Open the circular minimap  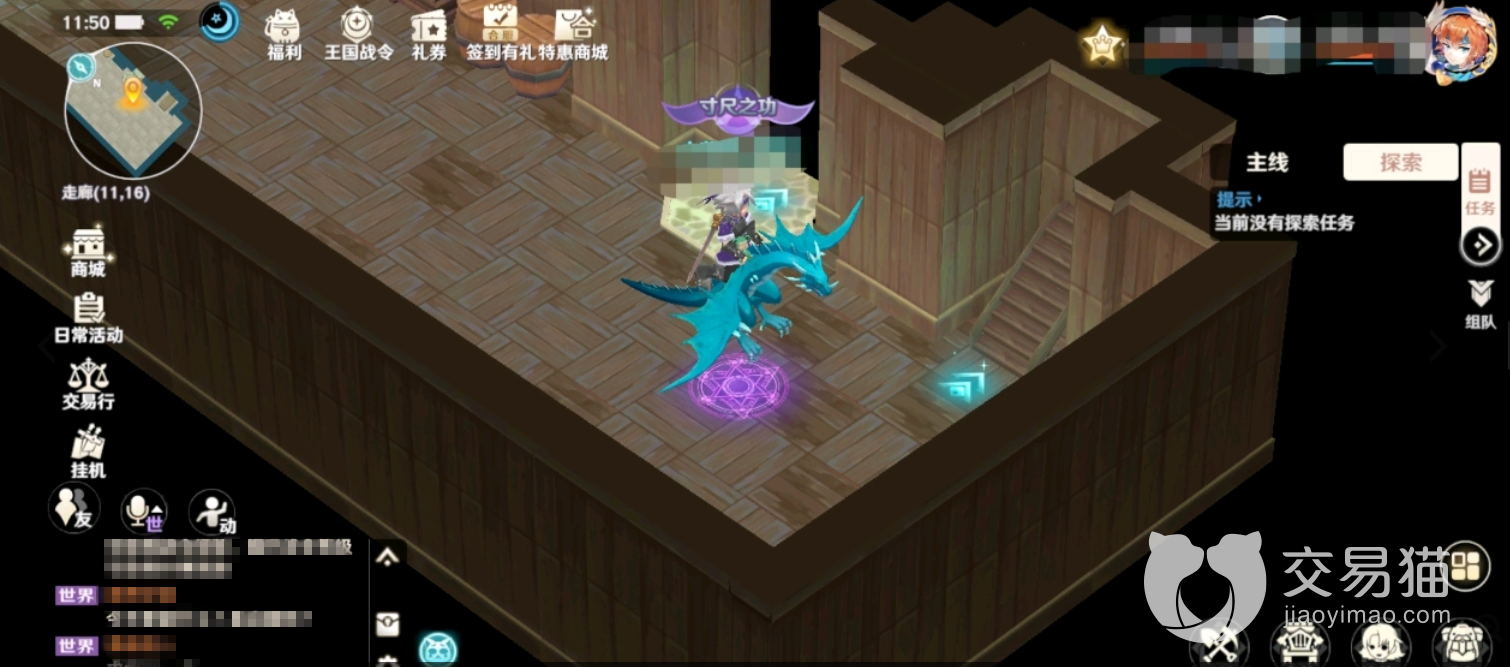click(133, 110)
